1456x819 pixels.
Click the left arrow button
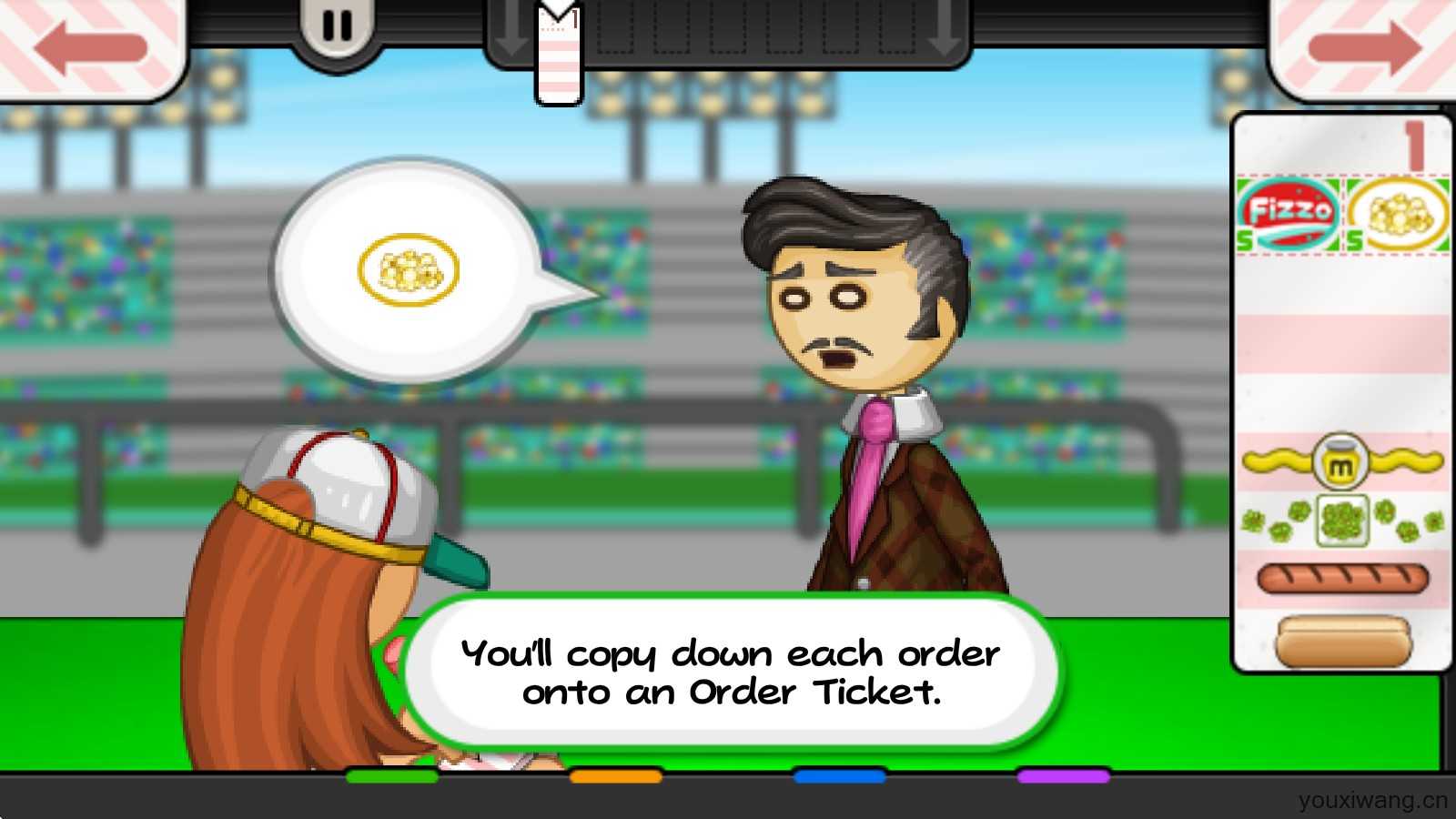[x=89, y=45]
